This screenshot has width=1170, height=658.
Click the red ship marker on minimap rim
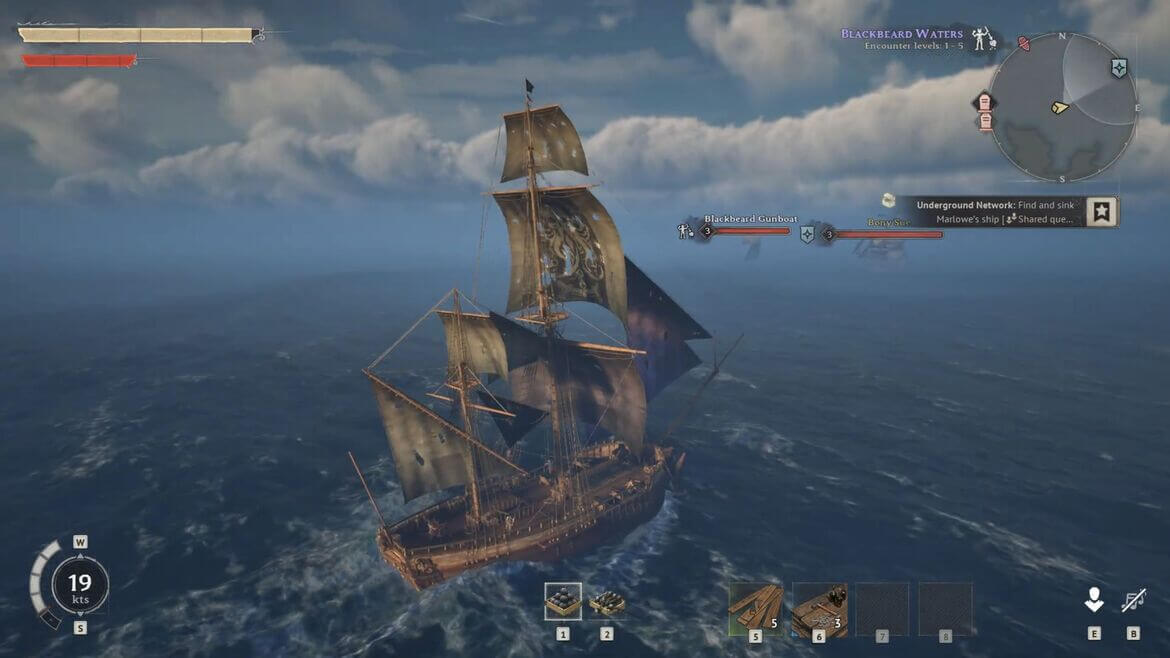click(1024, 43)
